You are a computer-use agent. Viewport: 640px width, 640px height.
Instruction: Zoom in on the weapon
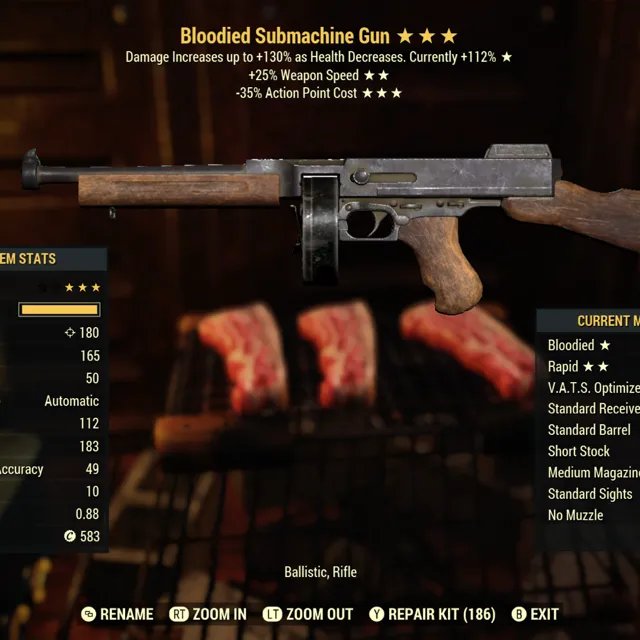tap(208, 614)
